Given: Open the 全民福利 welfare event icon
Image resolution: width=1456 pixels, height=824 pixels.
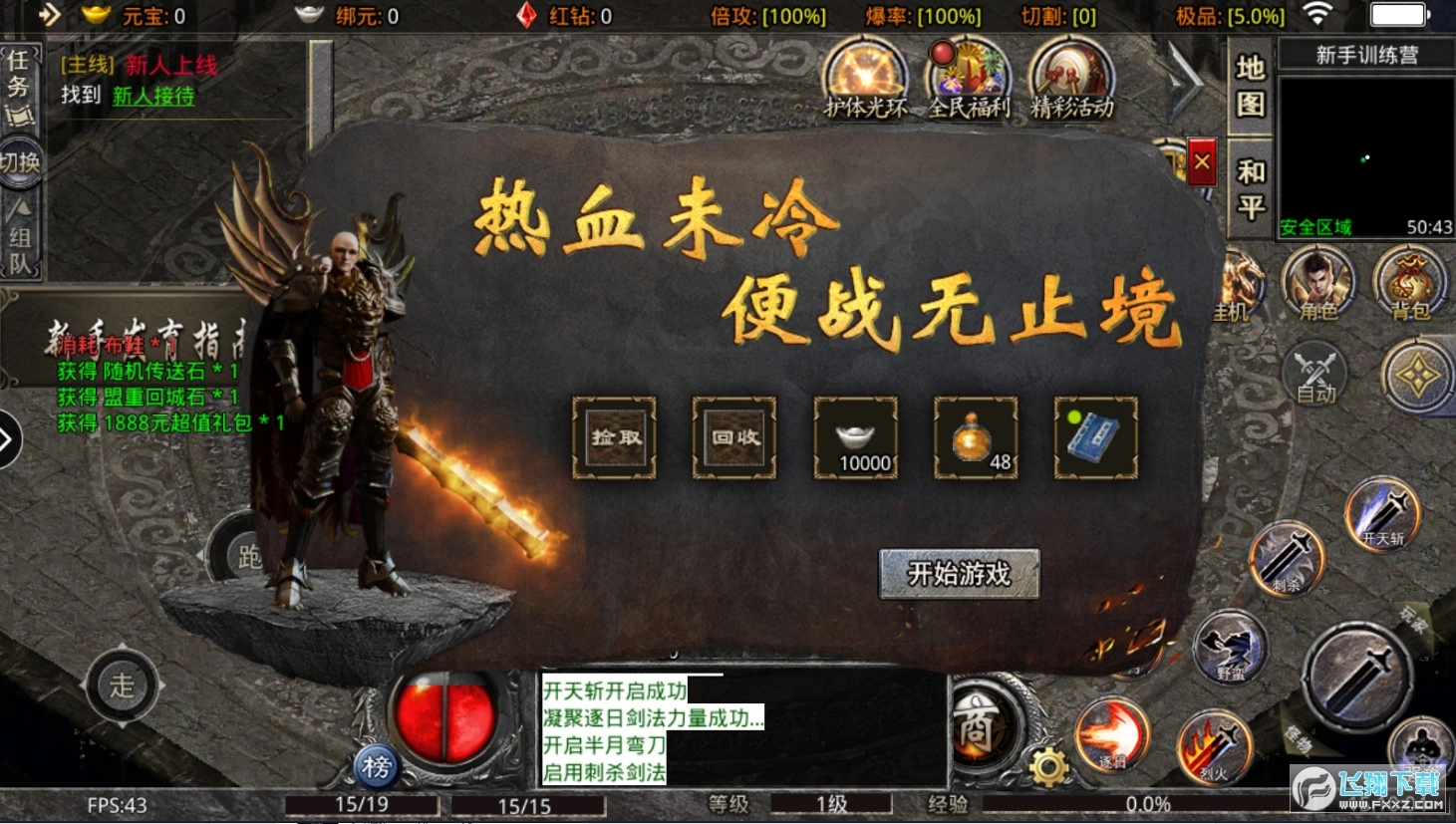Looking at the screenshot, I should tap(968, 80).
